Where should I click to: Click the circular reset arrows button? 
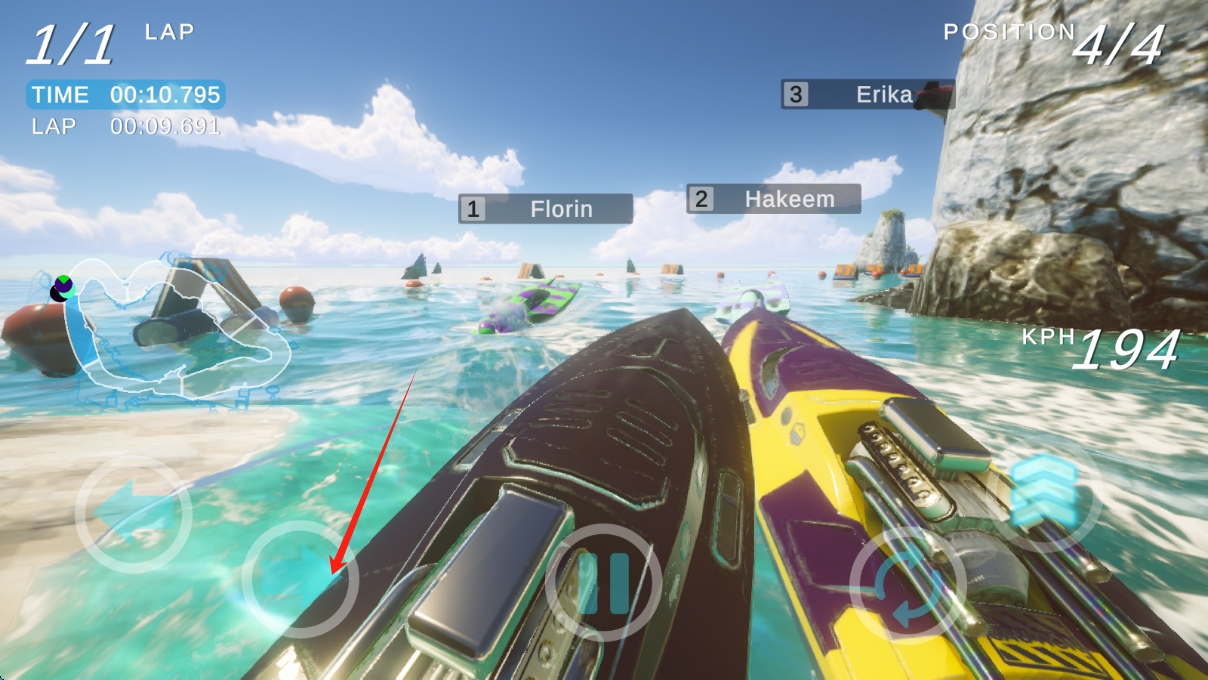(x=907, y=584)
